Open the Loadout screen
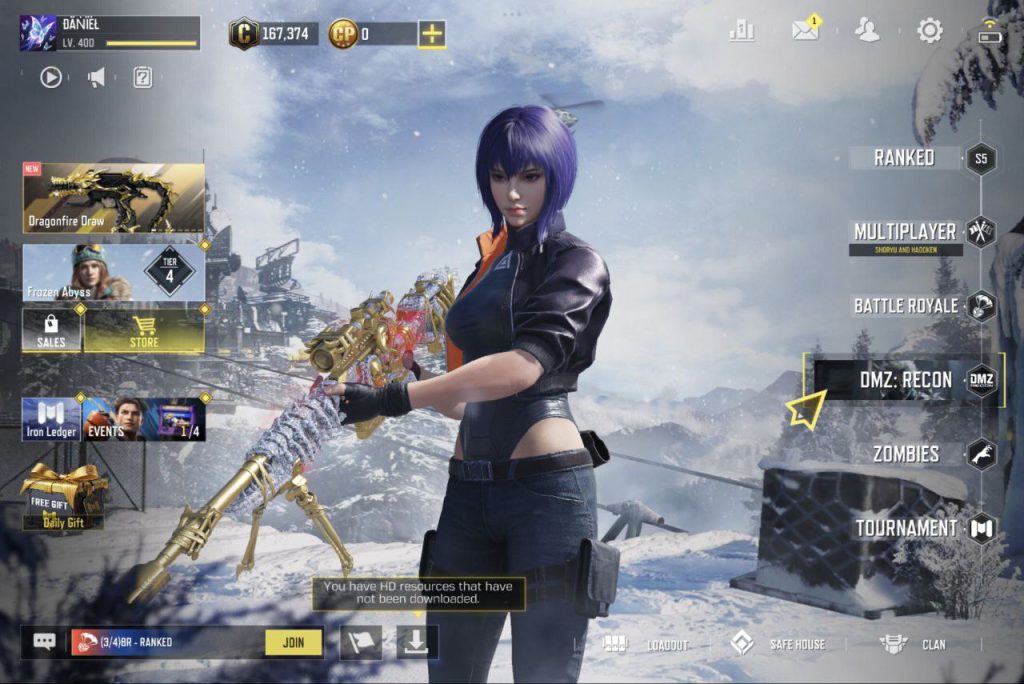Screen dimensions: 1024x684 click(x=647, y=644)
